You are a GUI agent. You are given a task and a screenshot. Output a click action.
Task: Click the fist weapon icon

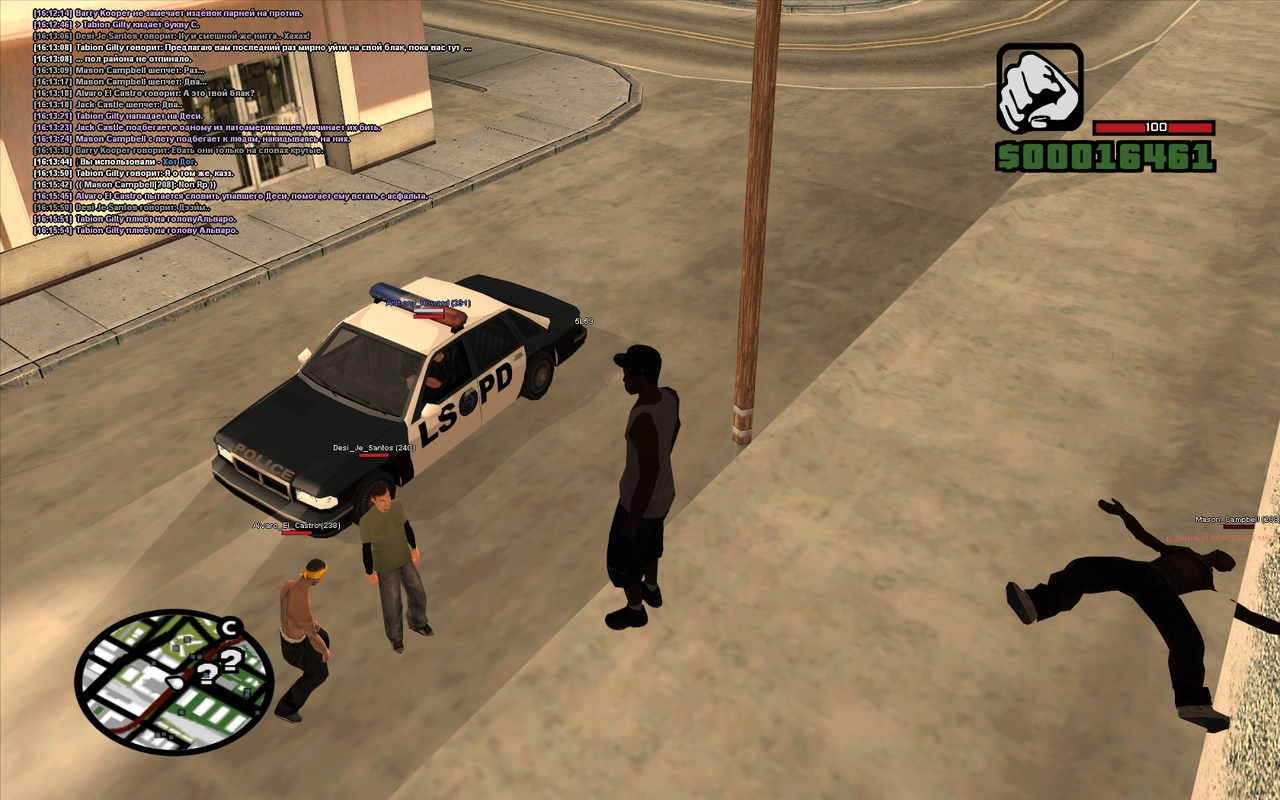point(1039,88)
